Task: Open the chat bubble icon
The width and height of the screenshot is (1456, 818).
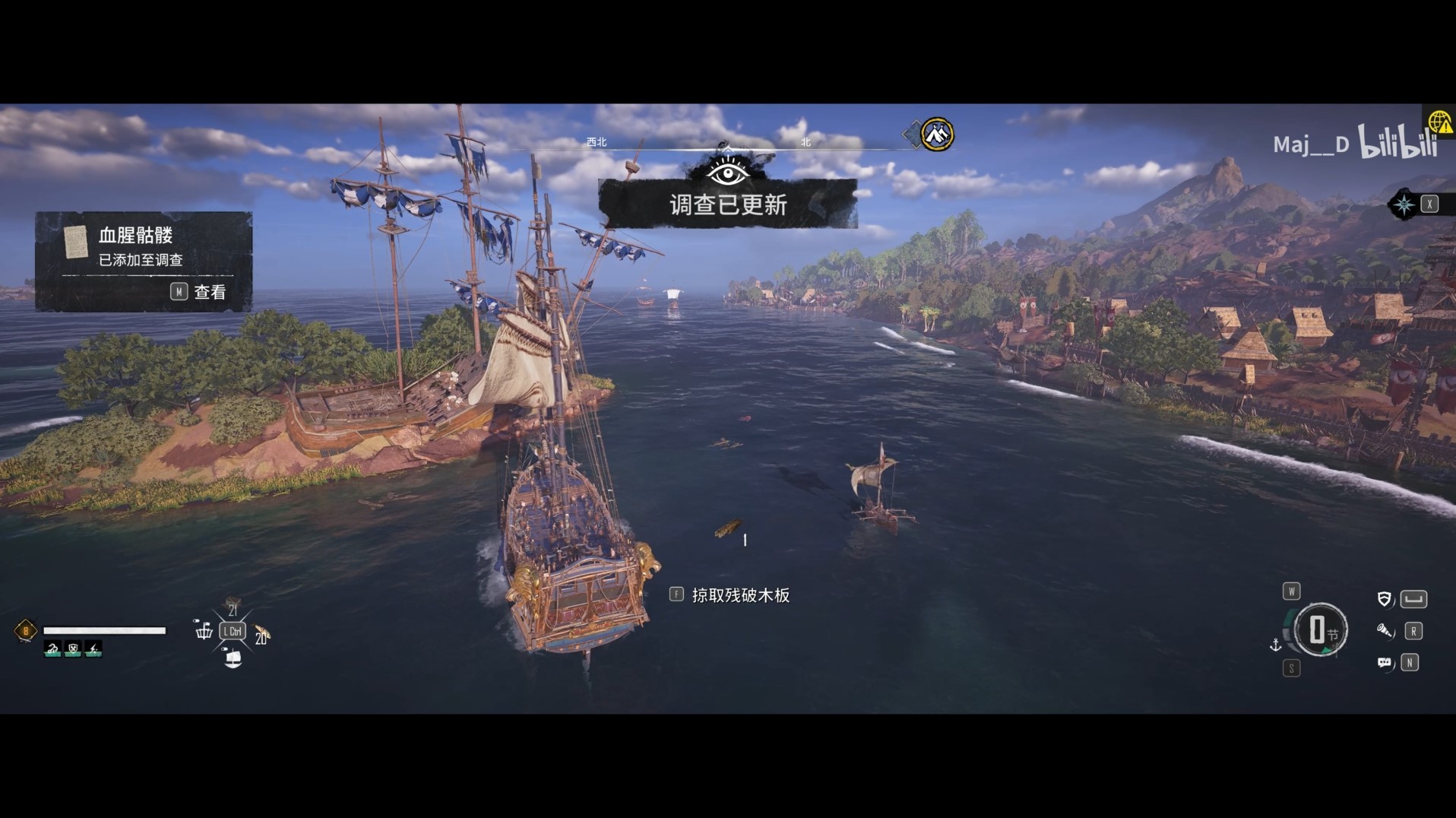Action: click(x=1385, y=663)
